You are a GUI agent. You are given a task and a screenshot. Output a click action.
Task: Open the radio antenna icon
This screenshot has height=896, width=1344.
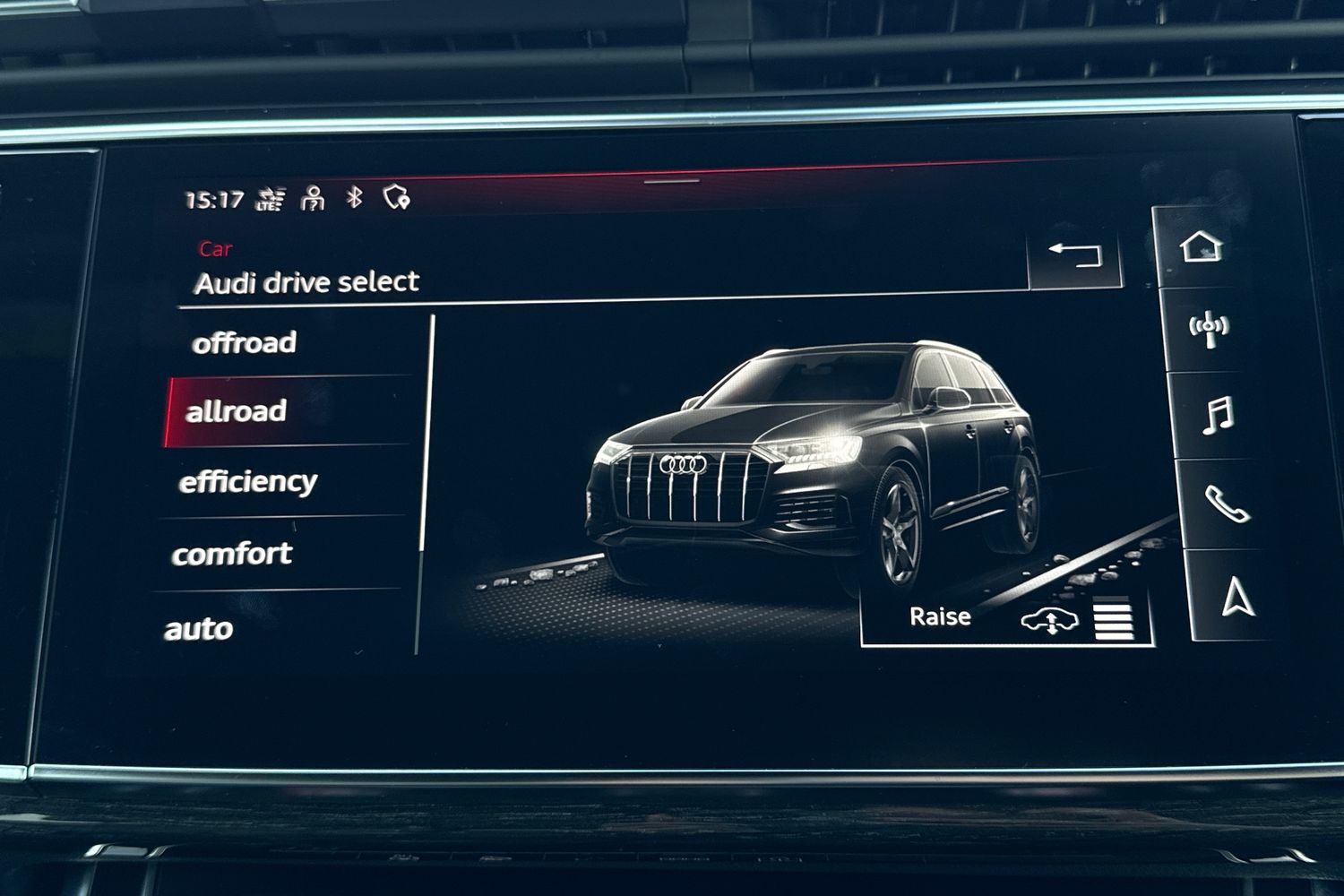1208,329
